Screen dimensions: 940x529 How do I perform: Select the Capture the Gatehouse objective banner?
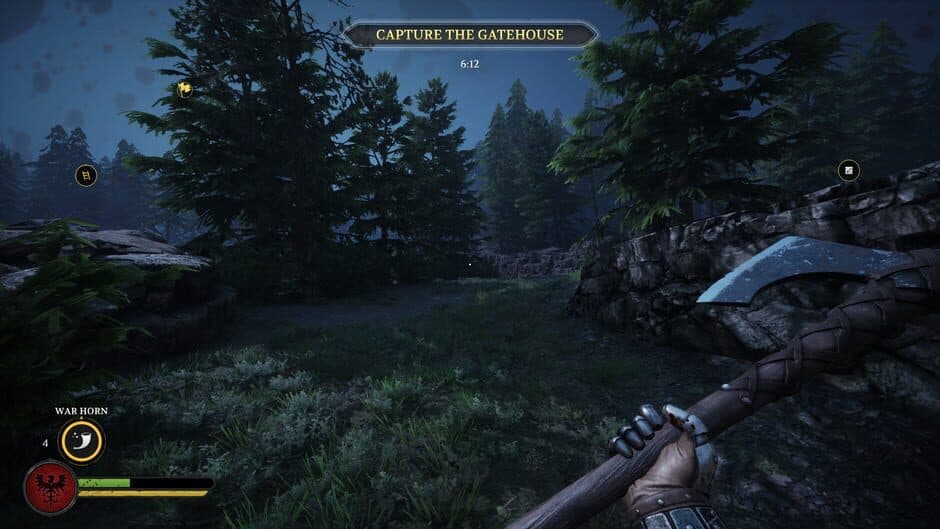point(469,35)
